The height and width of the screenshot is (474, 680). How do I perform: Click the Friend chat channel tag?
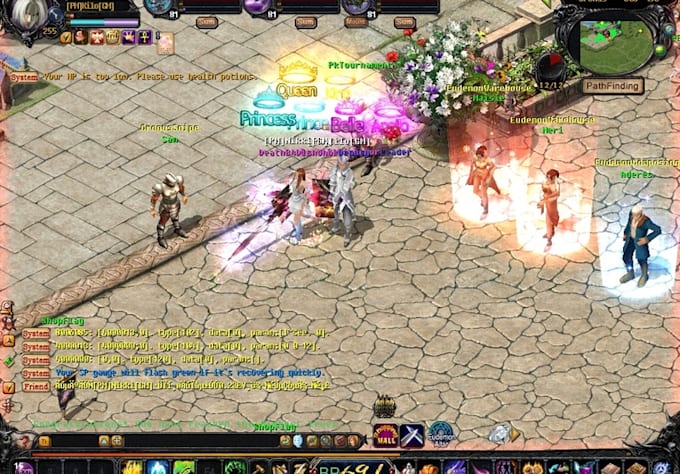pyautogui.click(x=36, y=386)
